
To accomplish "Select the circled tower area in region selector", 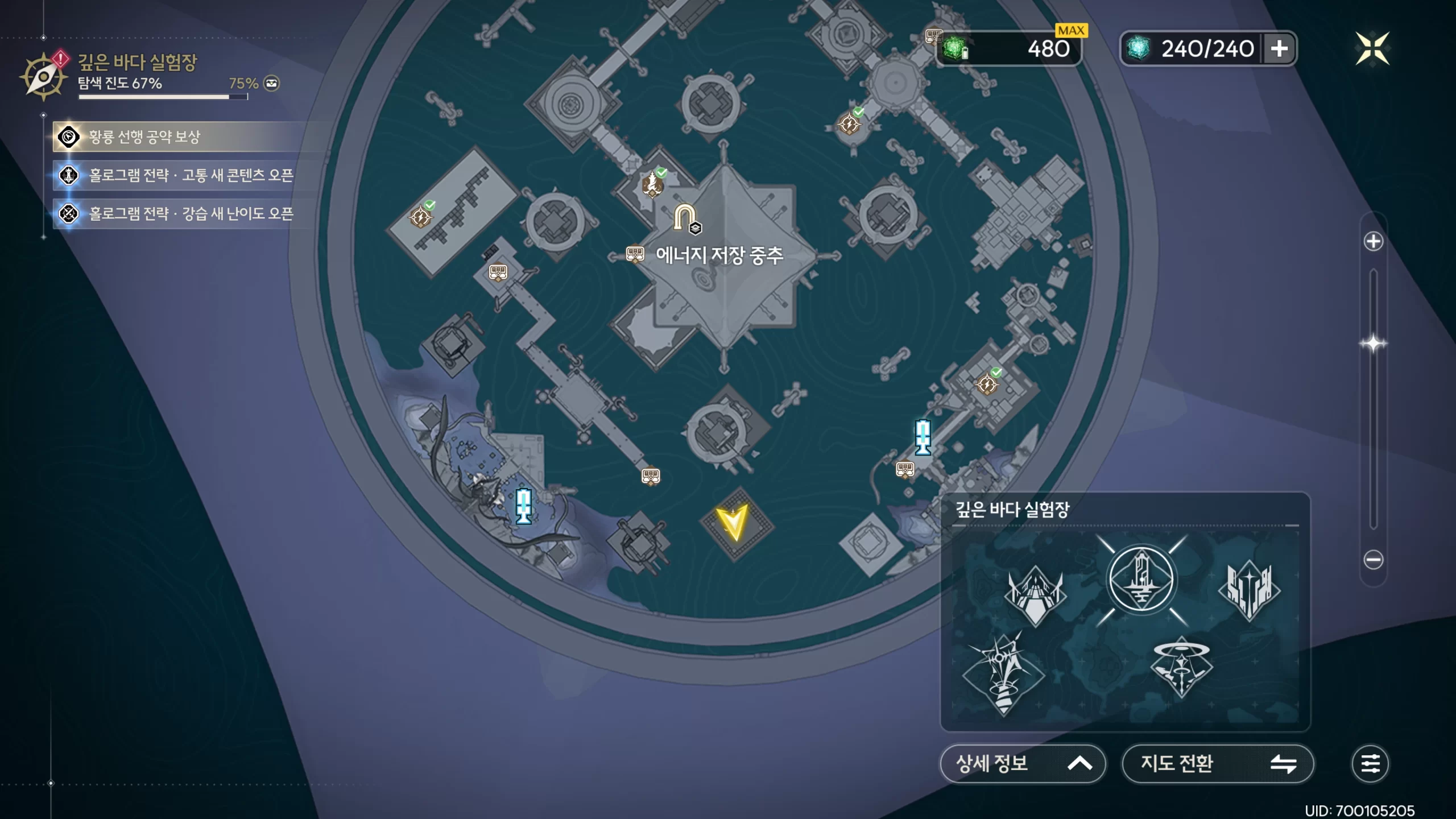I will pyautogui.click(x=1141, y=580).
